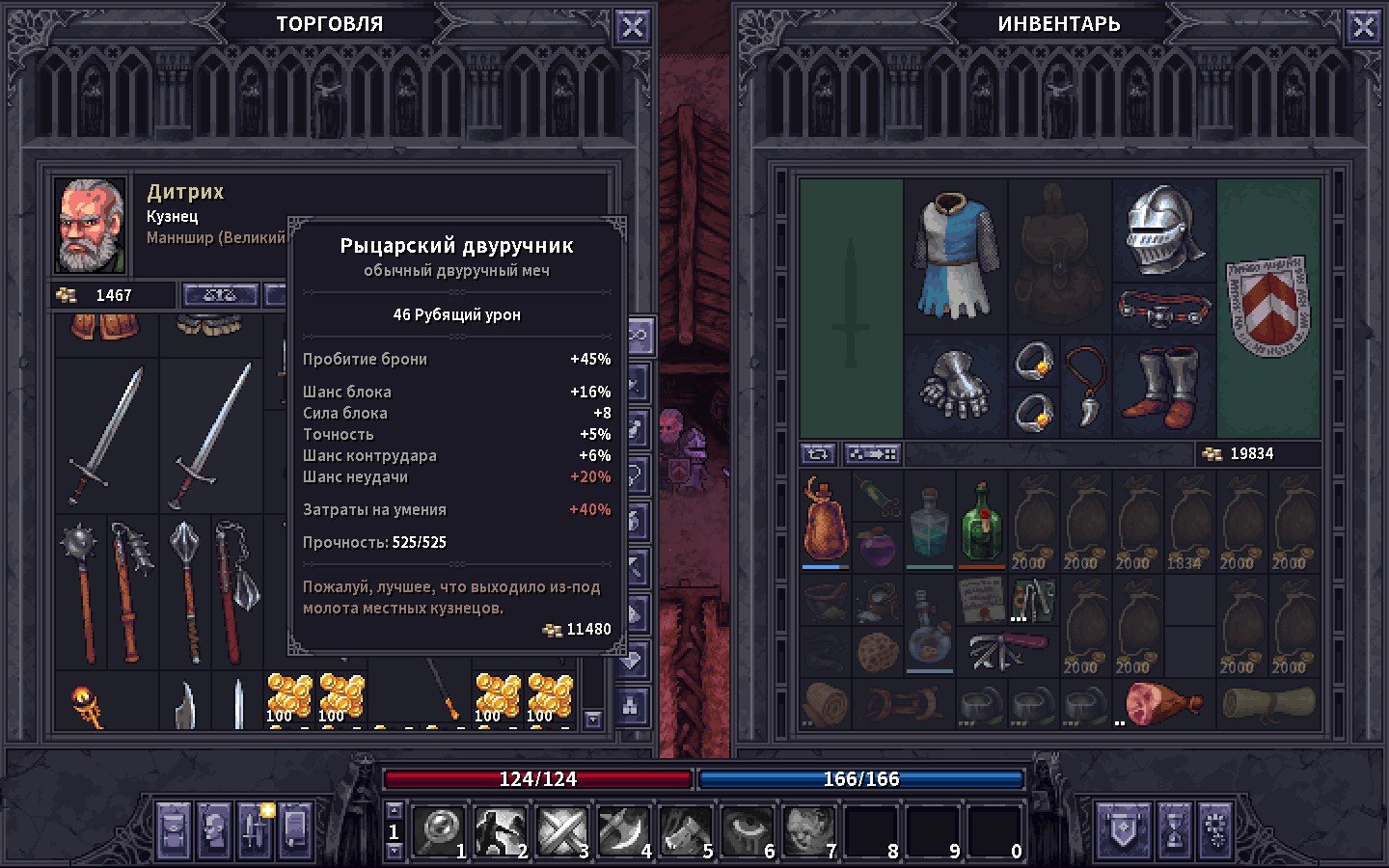The width and height of the screenshot is (1389, 868).
Task: Close the Торговля trade window
Action: [632, 27]
